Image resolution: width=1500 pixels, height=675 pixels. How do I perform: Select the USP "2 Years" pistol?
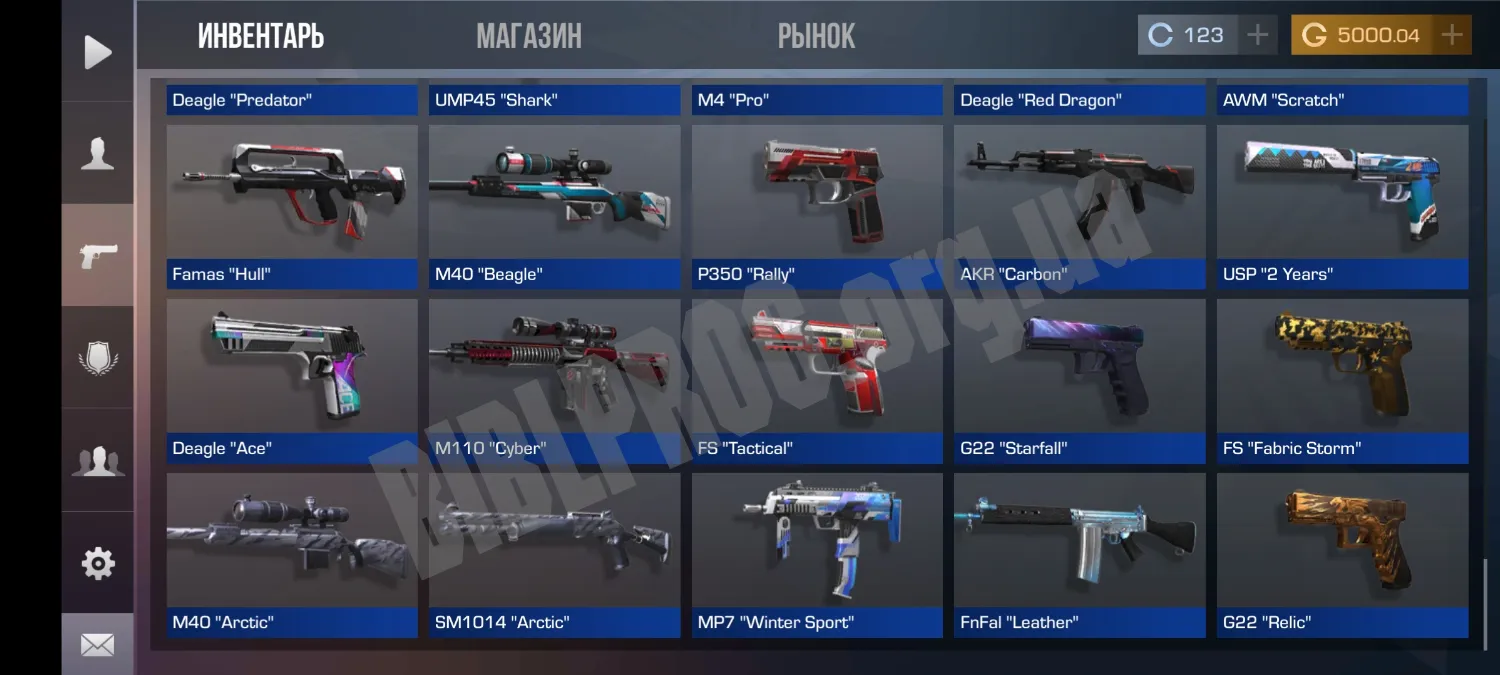tap(1342, 206)
